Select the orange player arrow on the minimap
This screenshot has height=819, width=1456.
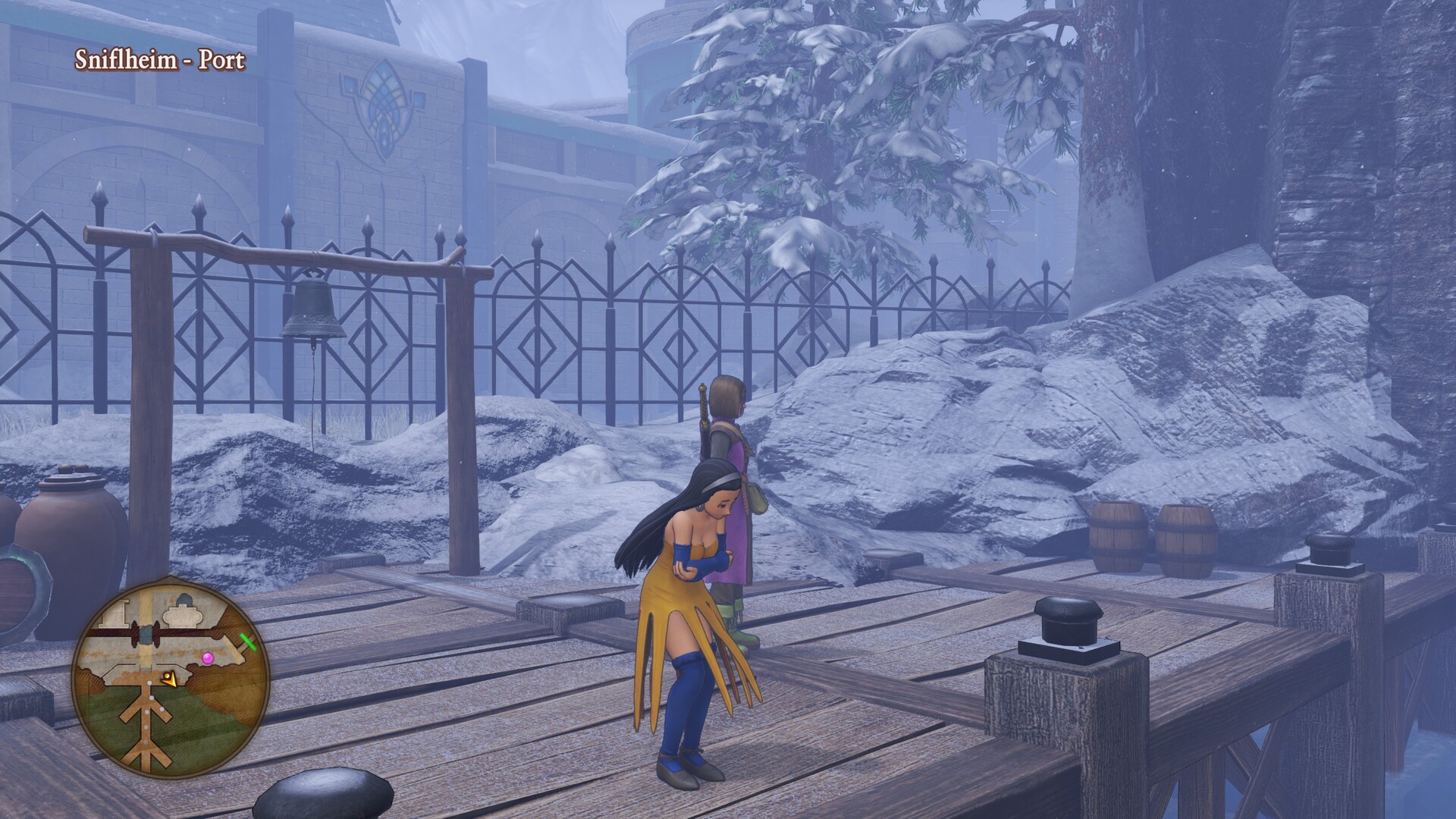[170, 680]
